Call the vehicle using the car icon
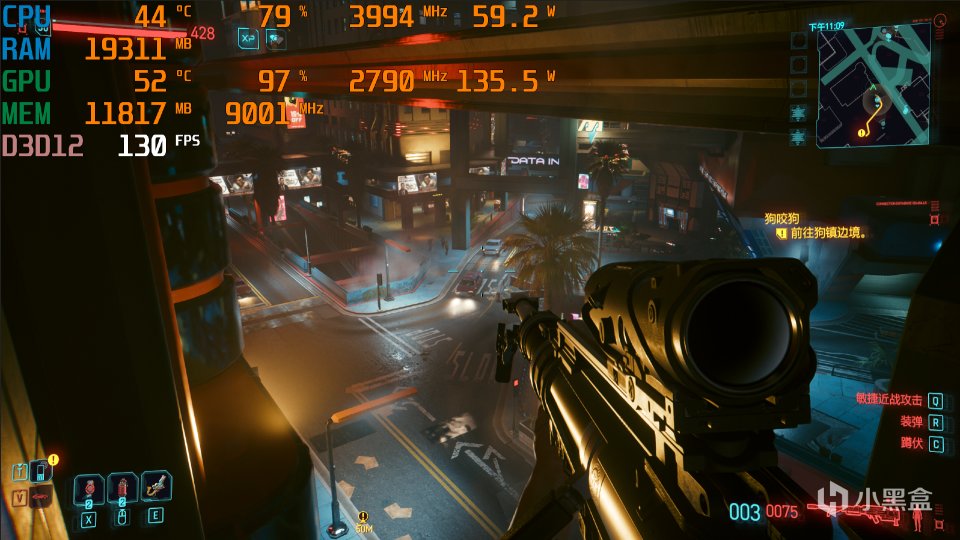 [40, 495]
